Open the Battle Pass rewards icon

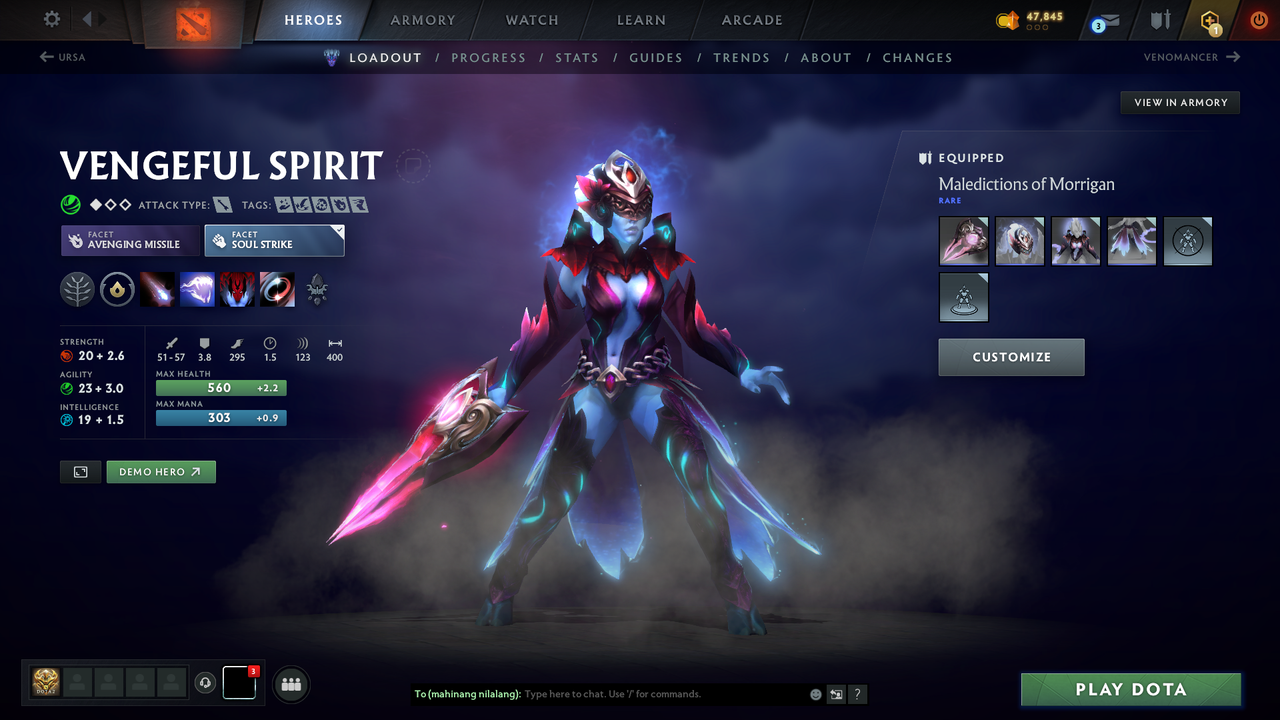point(1210,20)
